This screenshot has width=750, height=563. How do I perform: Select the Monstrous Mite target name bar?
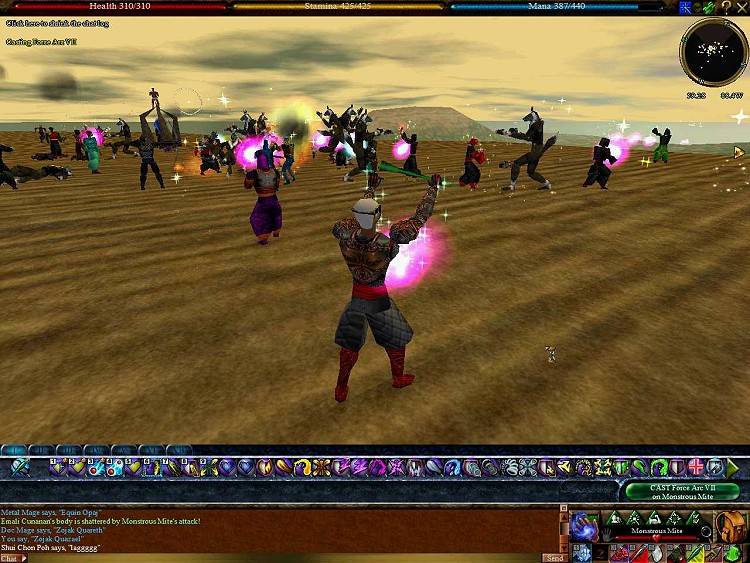coord(656,531)
